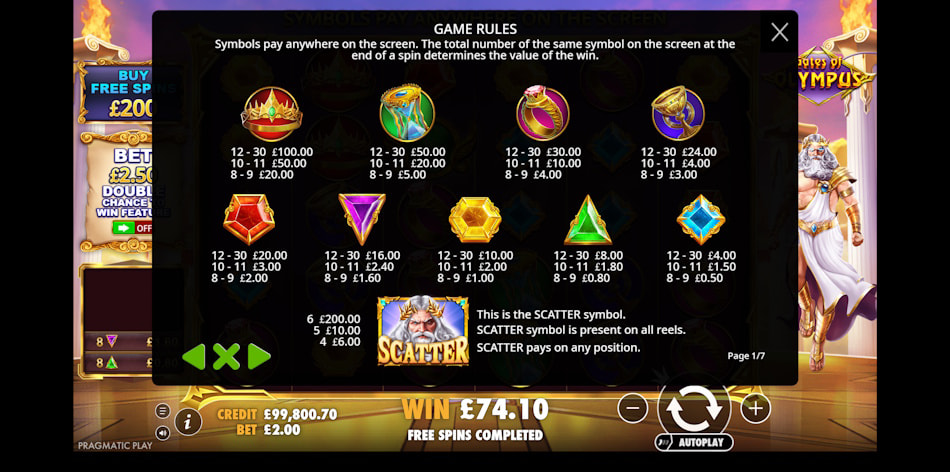Close the Game Rules panel
Viewport: 950px width, 472px height.
(x=779, y=32)
